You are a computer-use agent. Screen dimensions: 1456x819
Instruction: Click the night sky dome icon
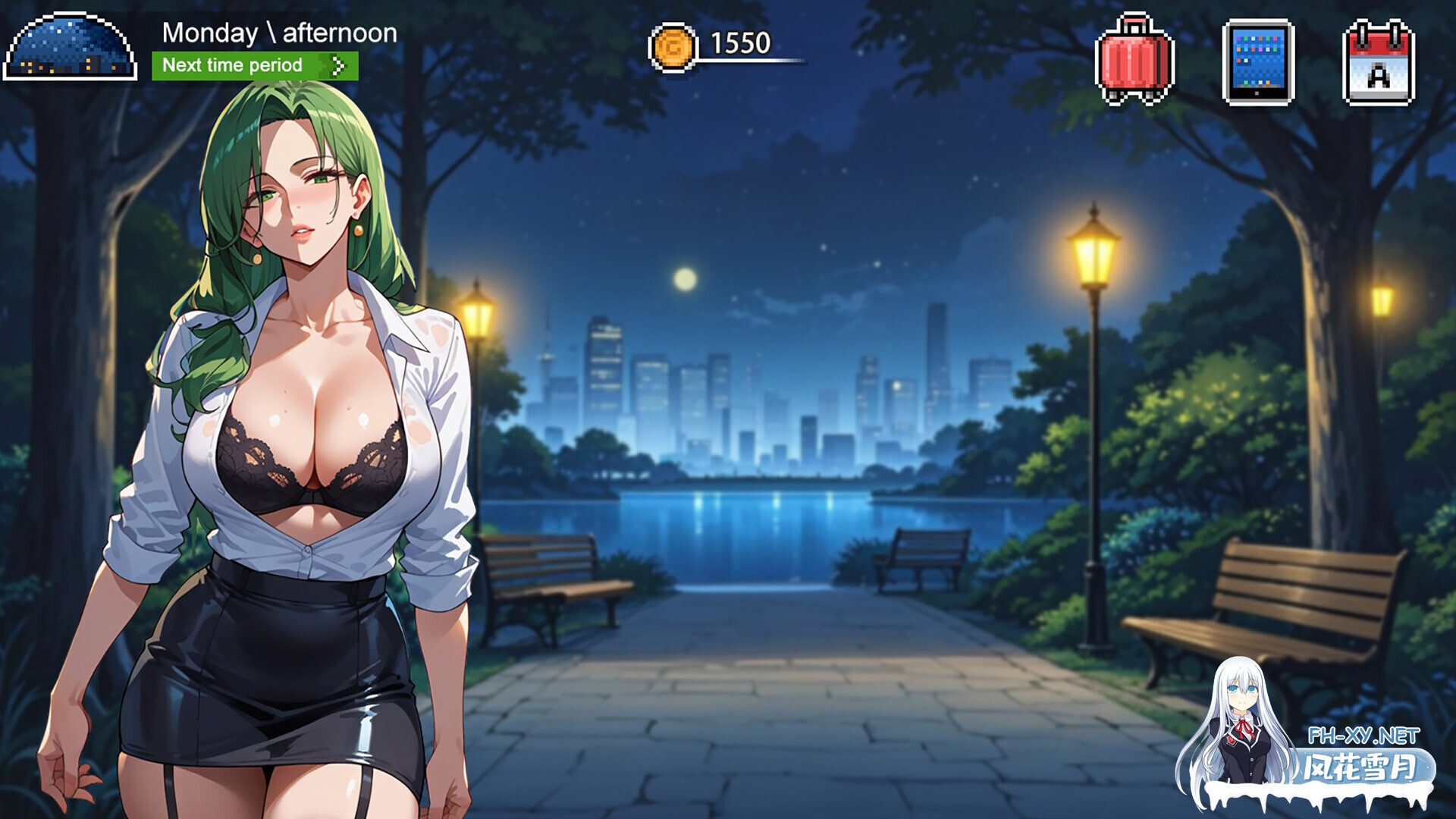71,47
